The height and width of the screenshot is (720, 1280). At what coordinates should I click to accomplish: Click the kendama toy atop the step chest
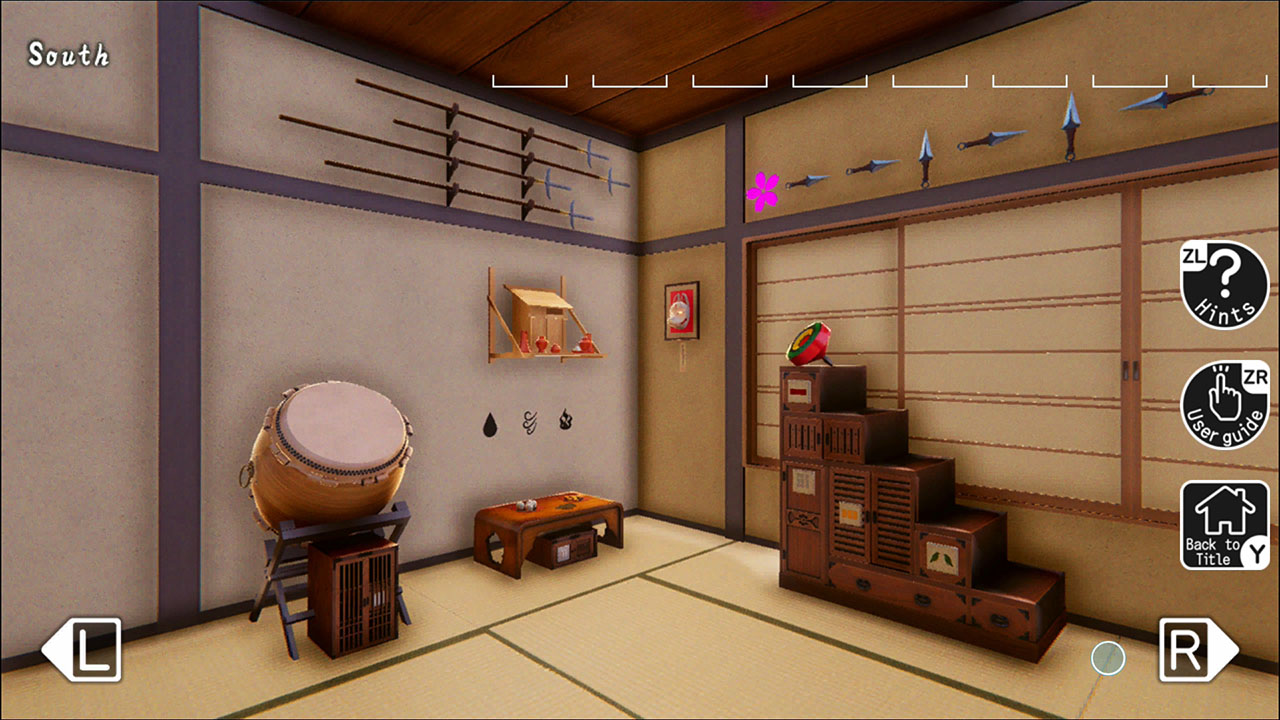click(810, 345)
